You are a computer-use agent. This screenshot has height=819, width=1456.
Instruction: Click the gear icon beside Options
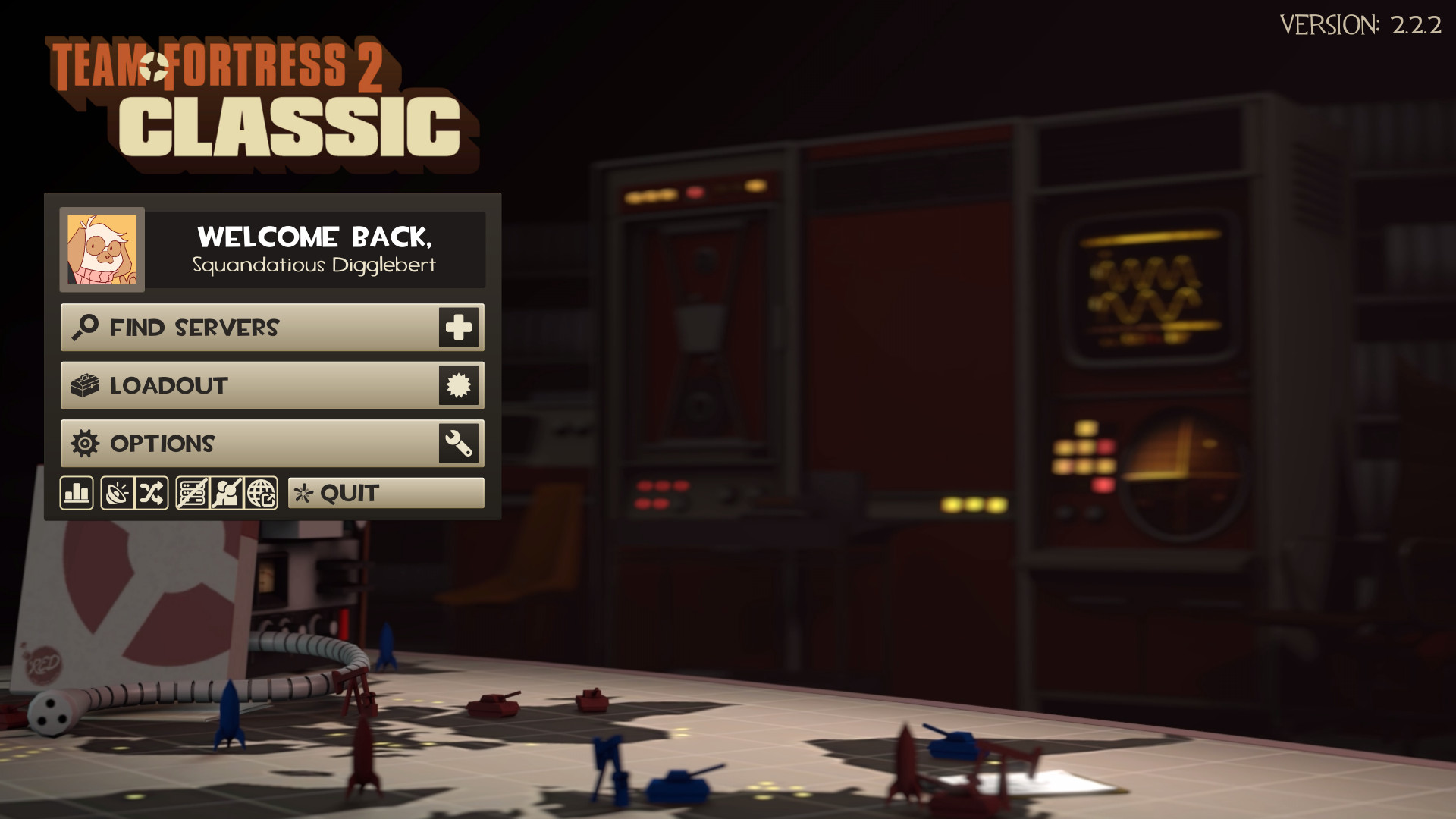tap(85, 443)
